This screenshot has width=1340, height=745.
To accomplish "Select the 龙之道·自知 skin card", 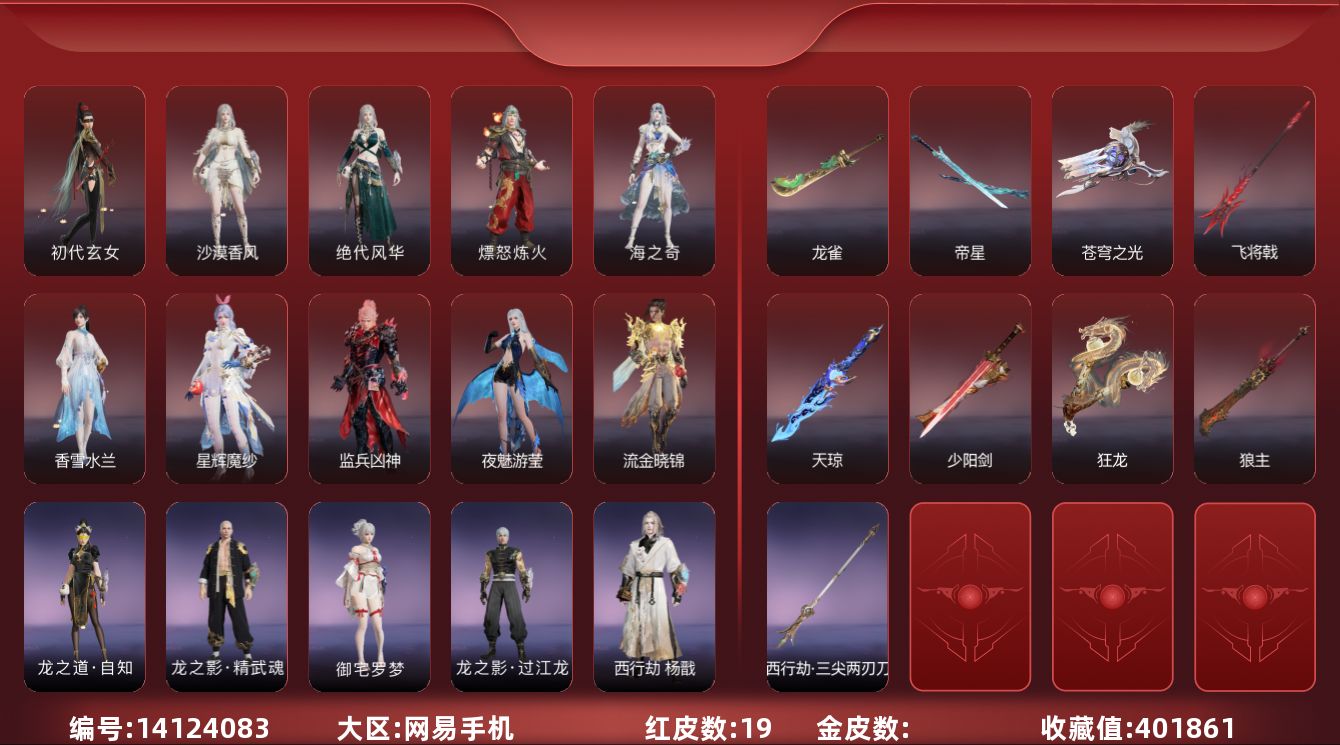I will tap(85, 596).
